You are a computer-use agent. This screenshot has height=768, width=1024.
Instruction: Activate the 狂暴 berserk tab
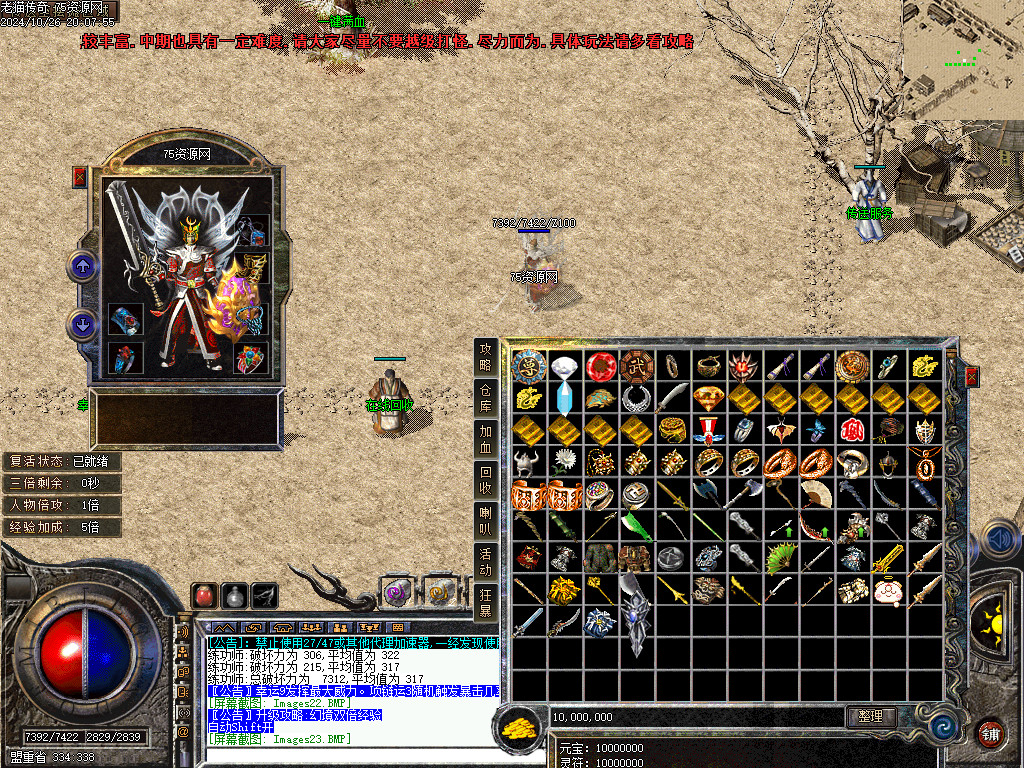click(486, 602)
